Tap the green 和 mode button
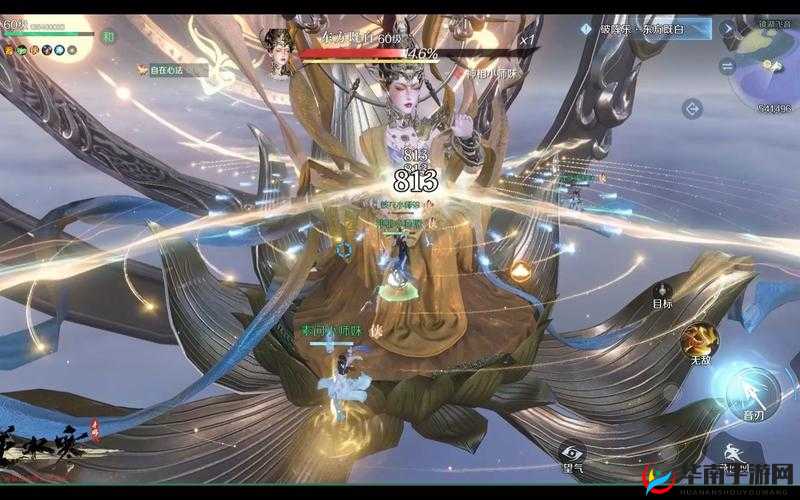Viewport: 800px width, 500px height. (109, 36)
